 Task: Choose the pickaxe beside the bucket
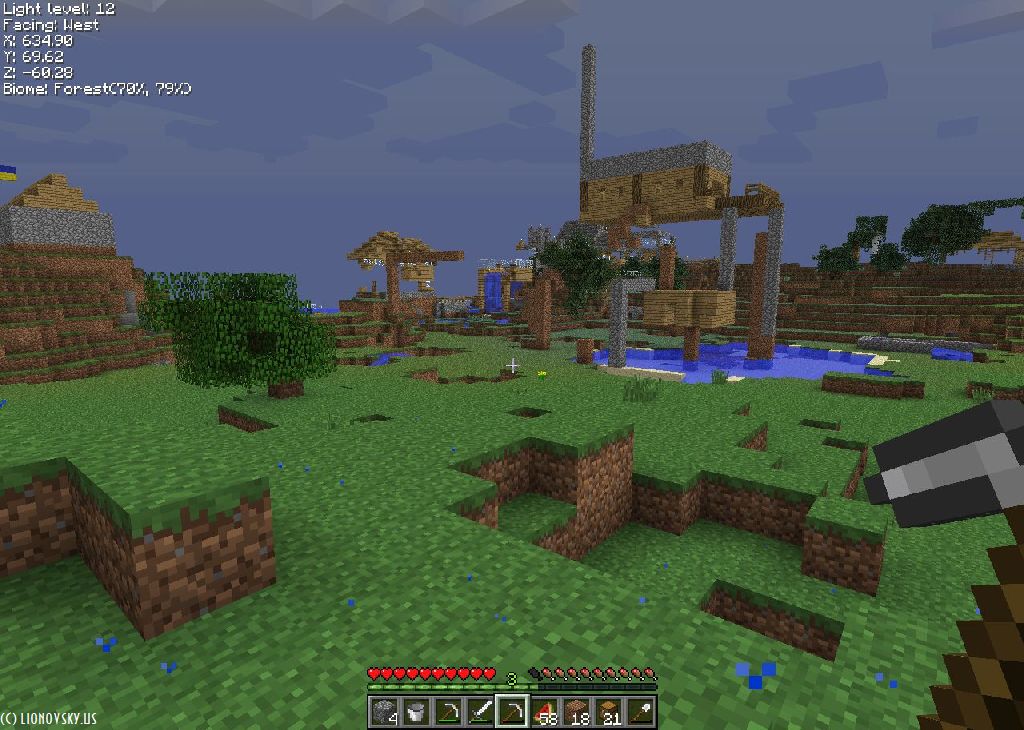(448, 712)
